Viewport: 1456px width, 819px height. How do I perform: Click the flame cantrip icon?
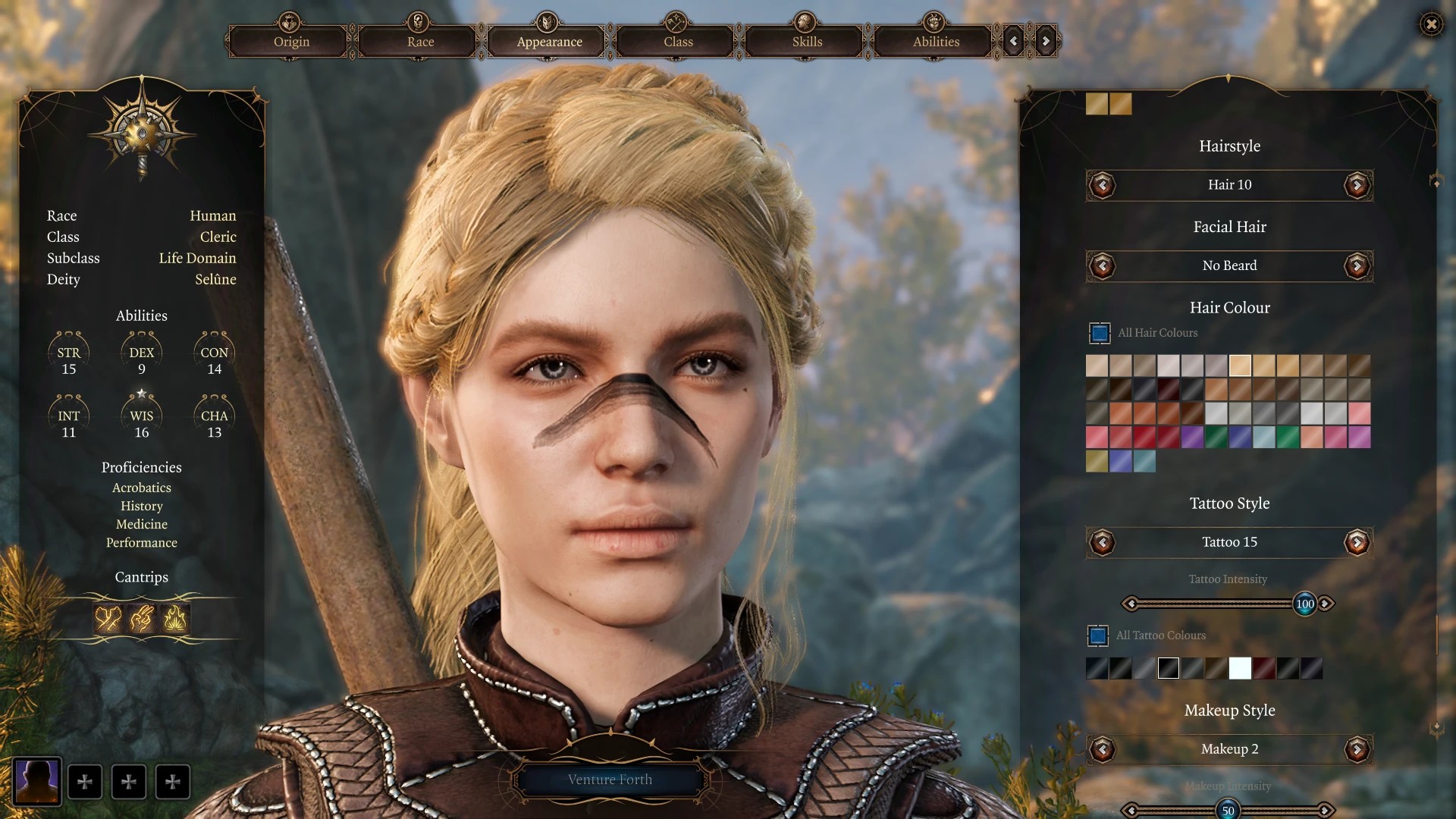click(x=175, y=619)
